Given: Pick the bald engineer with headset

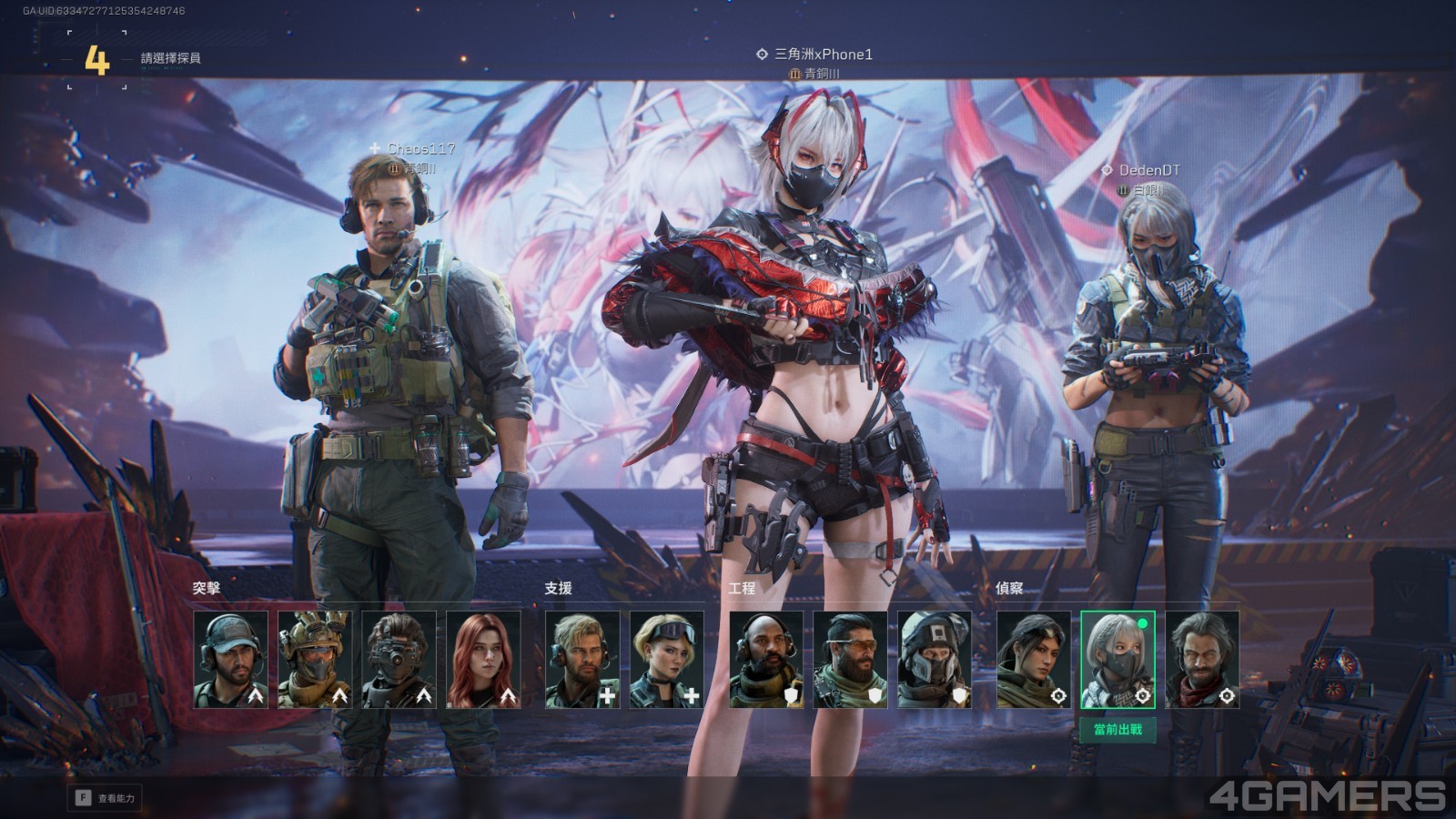Looking at the screenshot, I should tap(766, 660).
